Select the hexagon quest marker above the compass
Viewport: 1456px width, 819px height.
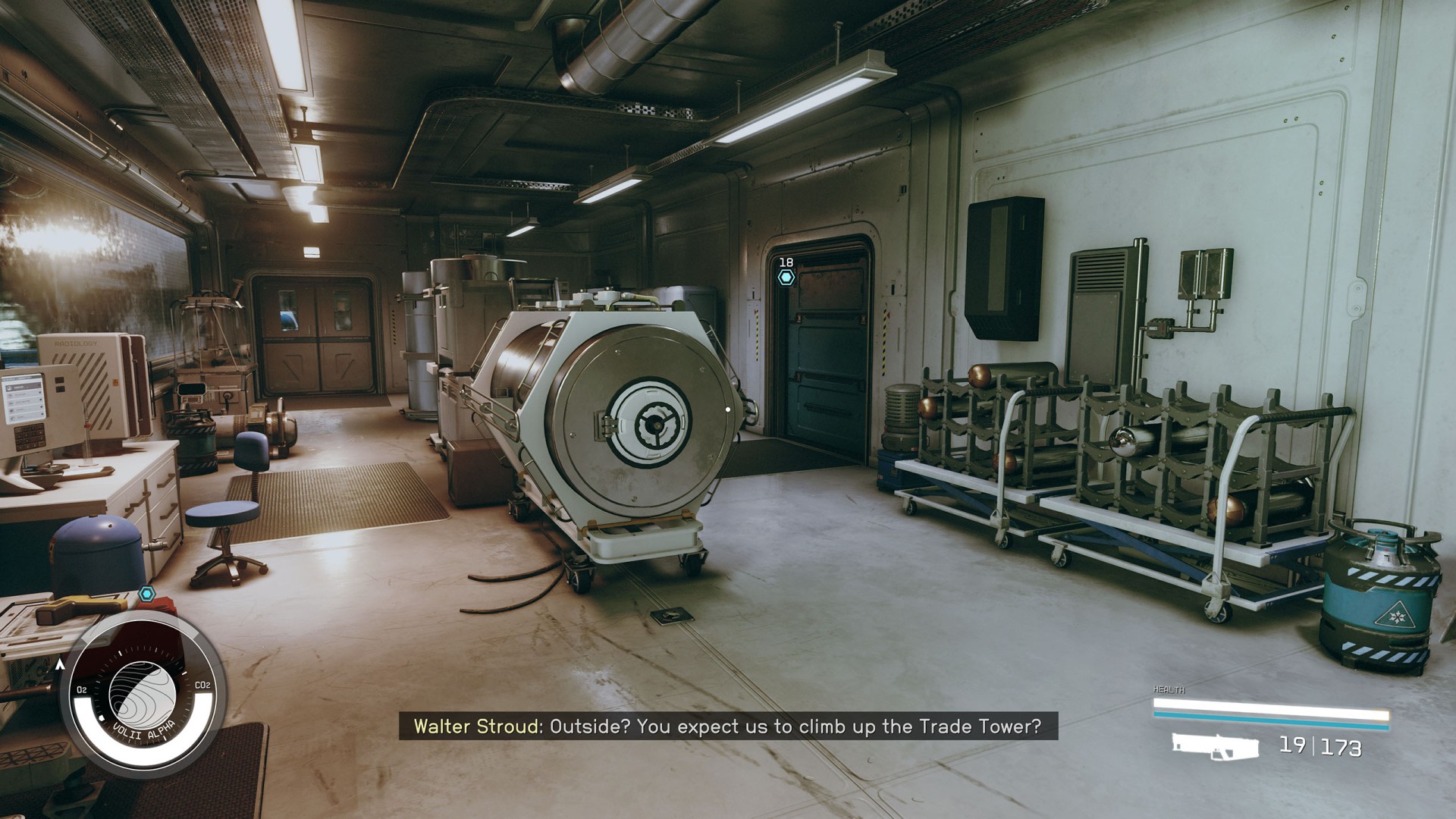pyautogui.click(x=147, y=593)
